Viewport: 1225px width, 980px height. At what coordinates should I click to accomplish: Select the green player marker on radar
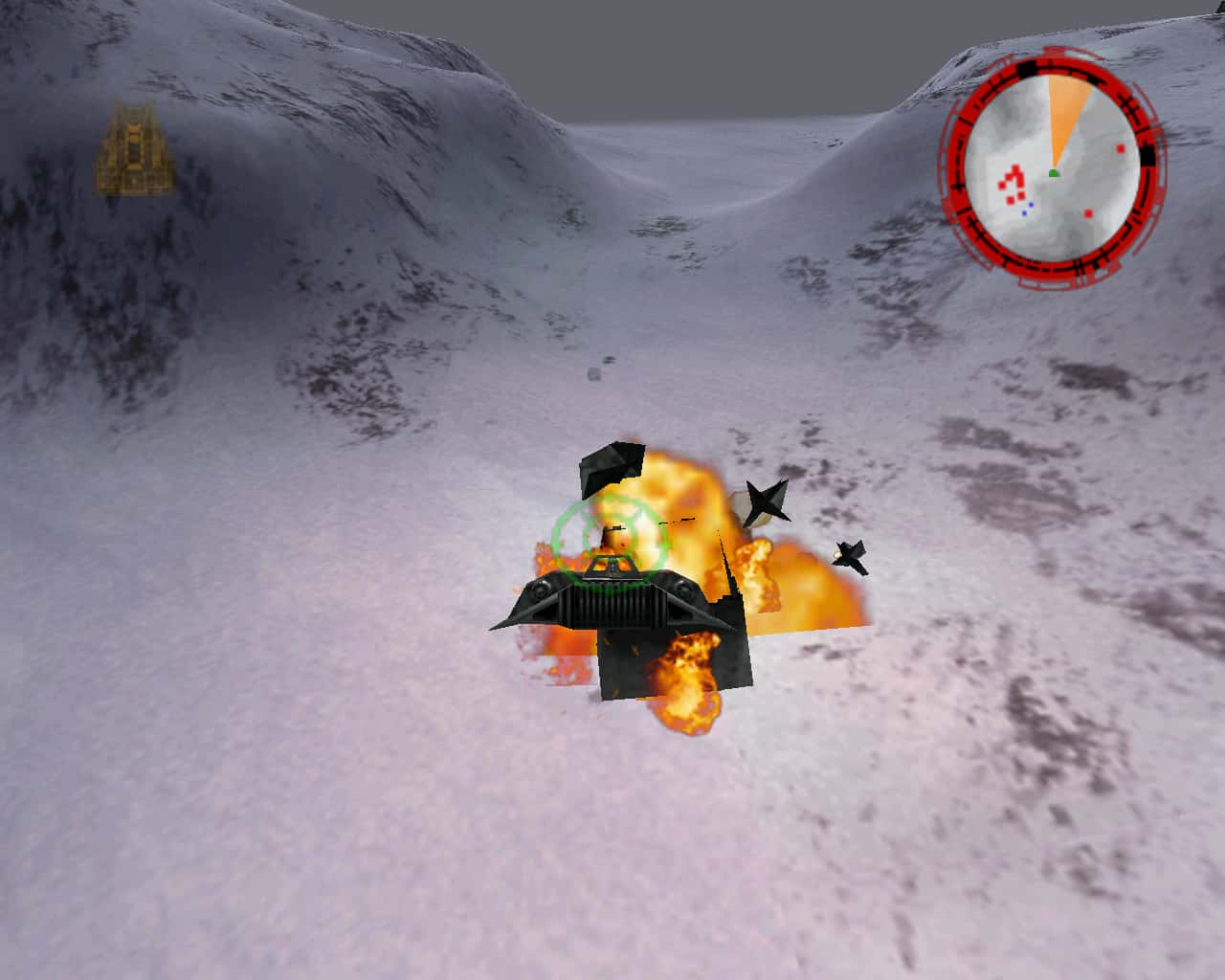pos(1056,172)
